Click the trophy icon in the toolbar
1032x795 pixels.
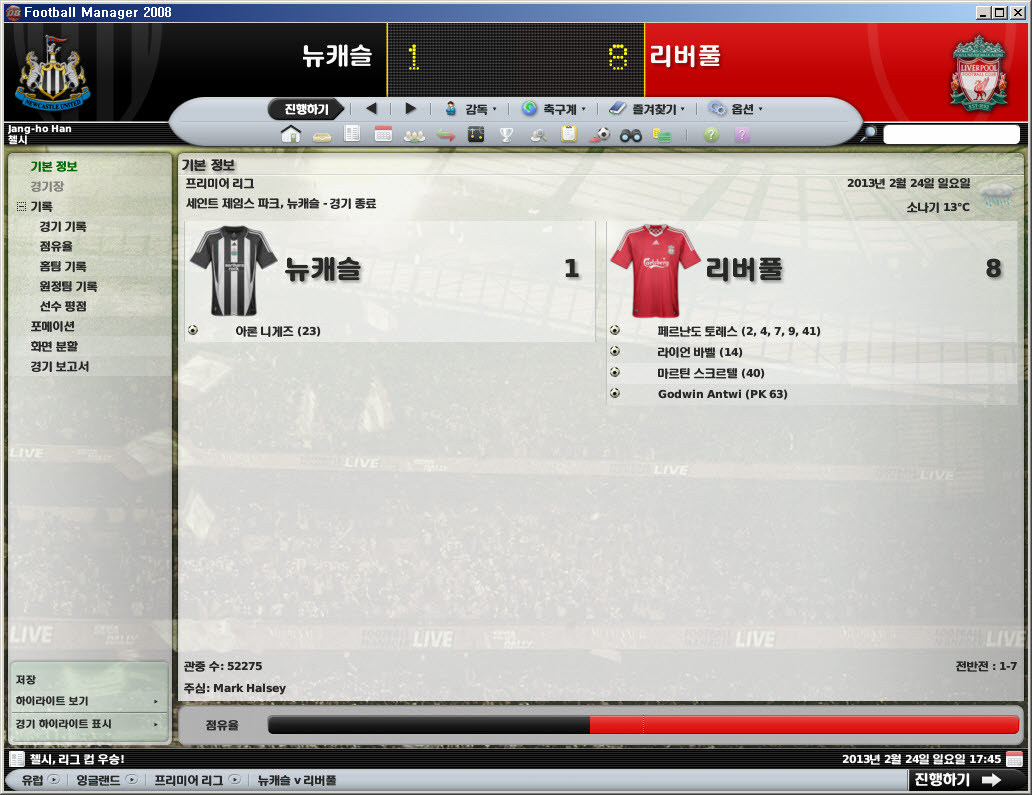(x=507, y=134)
